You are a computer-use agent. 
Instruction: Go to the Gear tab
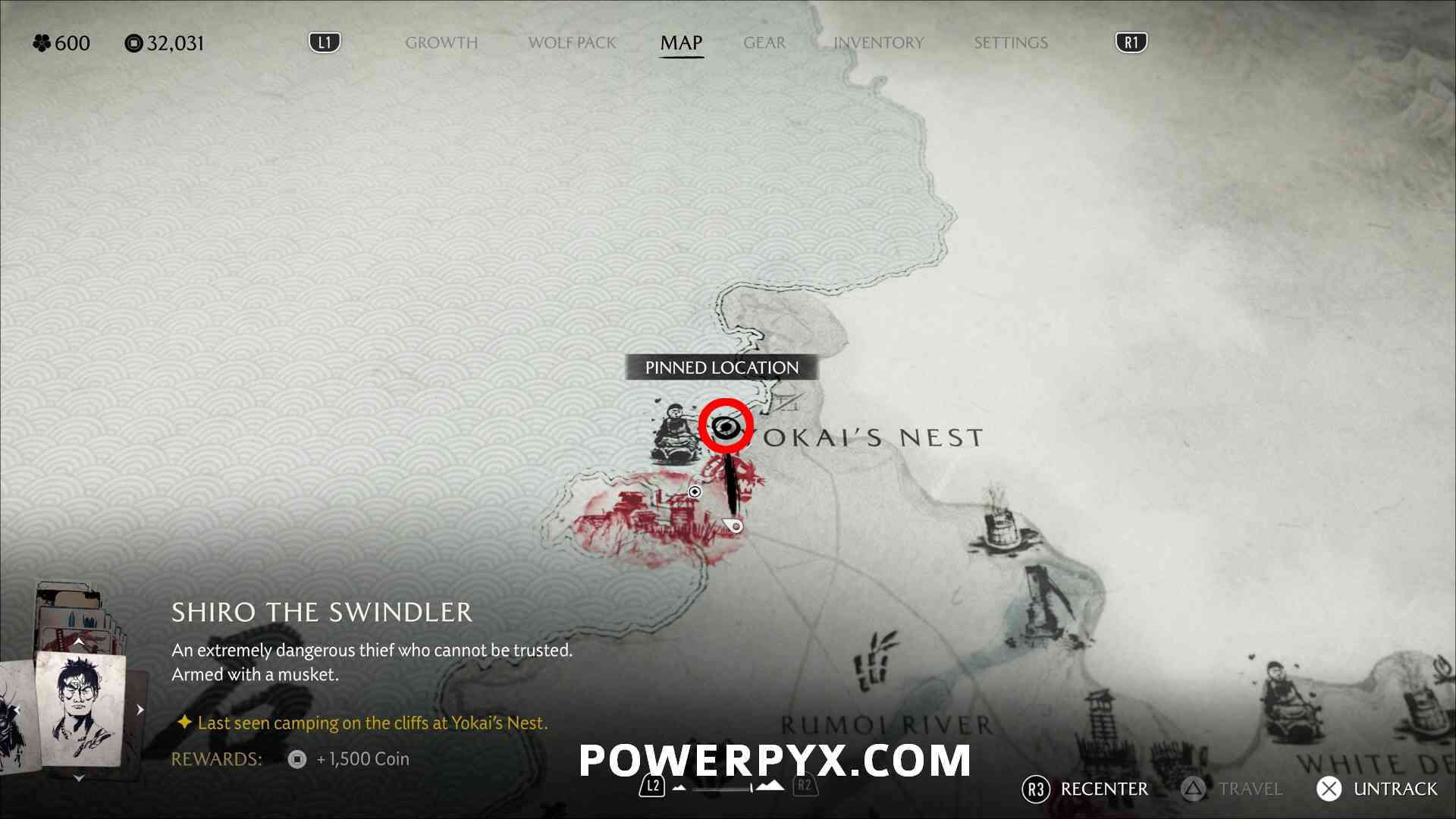[764, 43]
